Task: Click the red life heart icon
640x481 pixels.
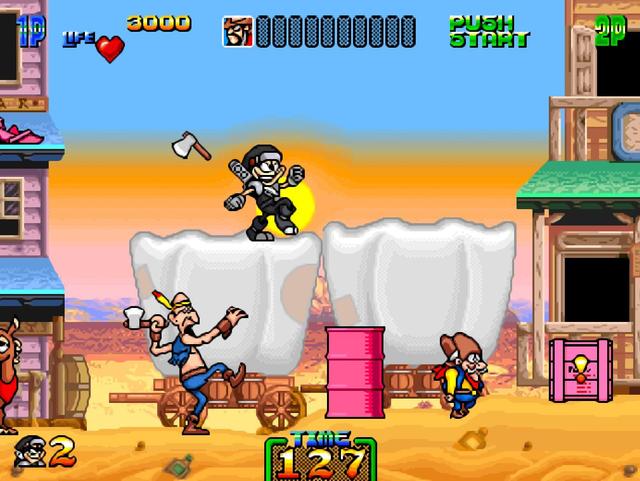Action: point(110,48)
